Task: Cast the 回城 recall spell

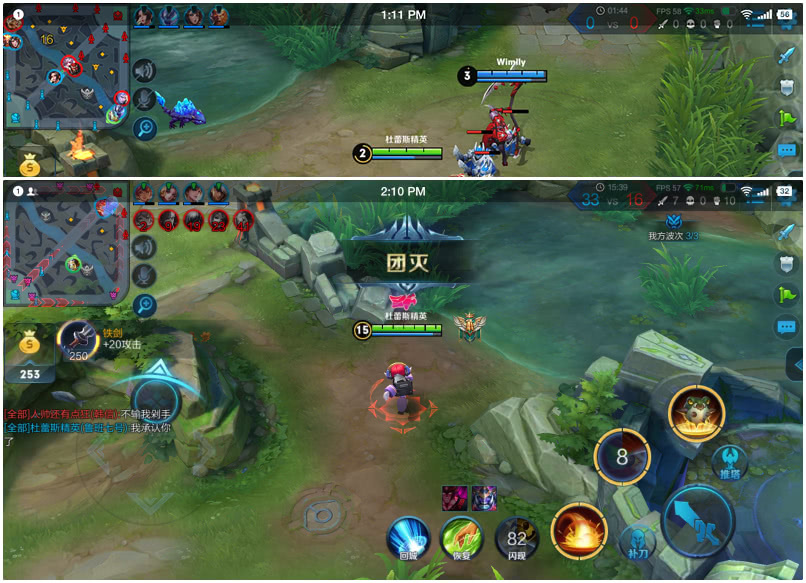Action: (408, 538)
